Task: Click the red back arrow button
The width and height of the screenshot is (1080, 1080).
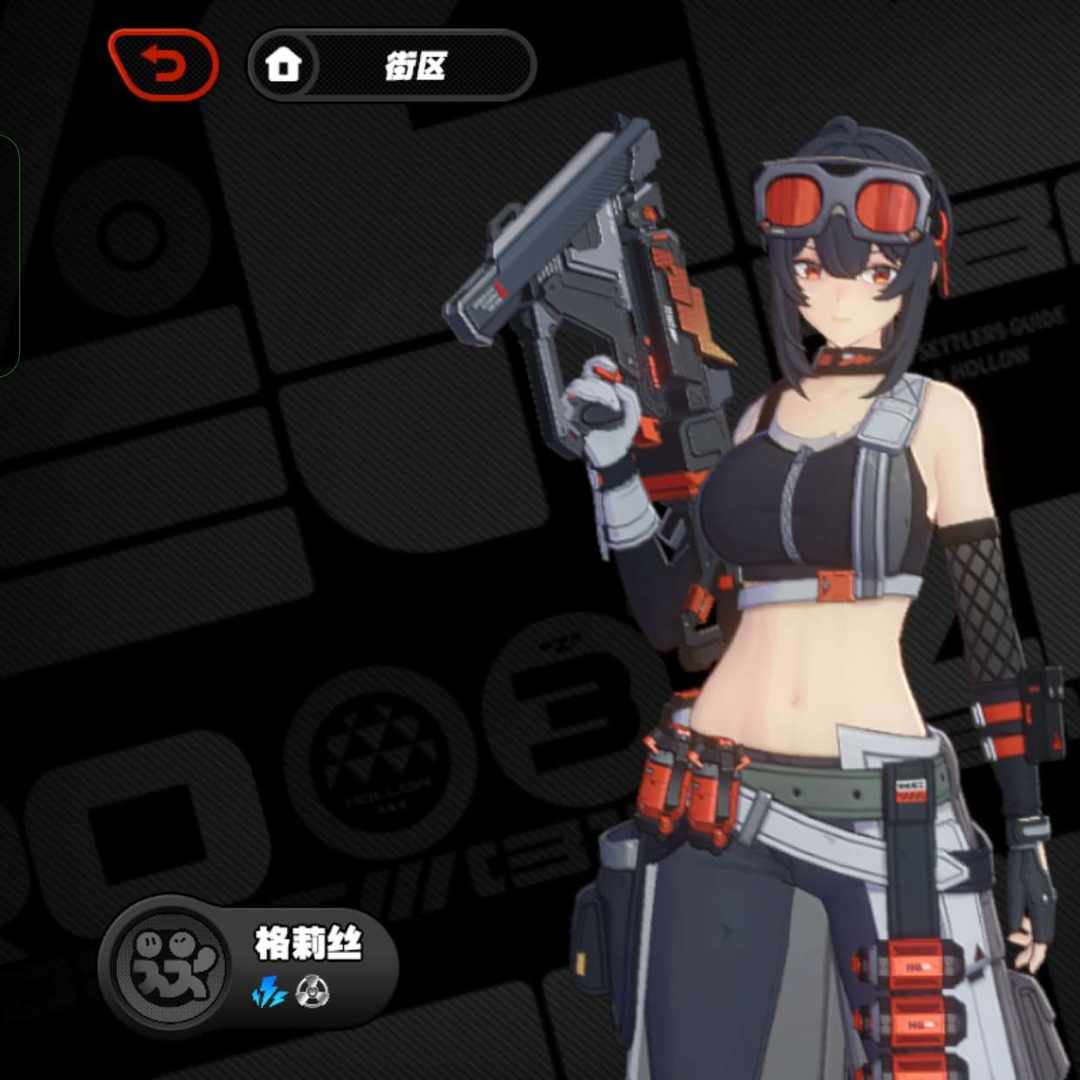Action: (163, 66)
